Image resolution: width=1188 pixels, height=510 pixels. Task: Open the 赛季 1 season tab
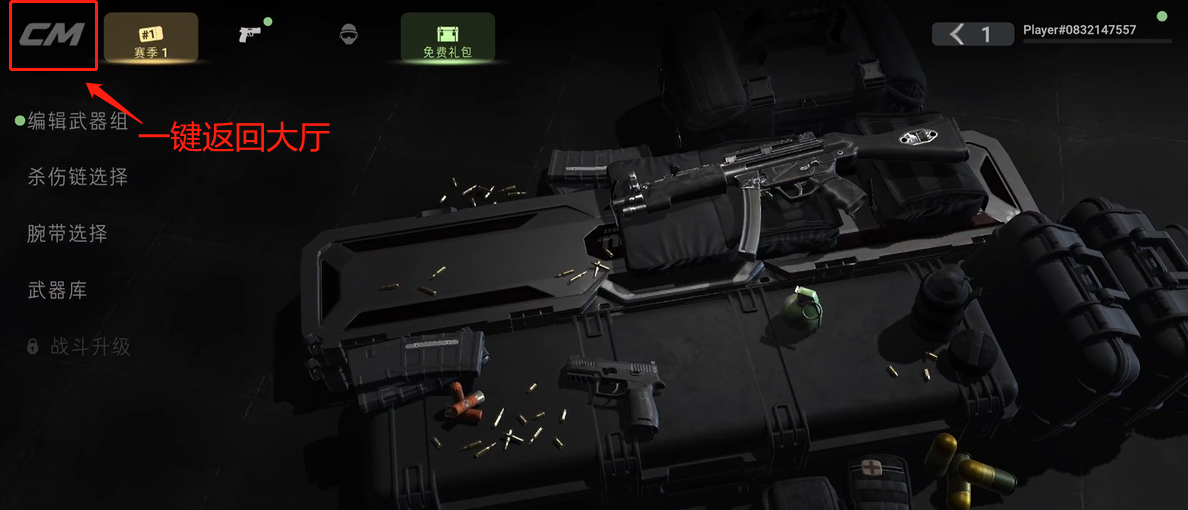[151, 38]
